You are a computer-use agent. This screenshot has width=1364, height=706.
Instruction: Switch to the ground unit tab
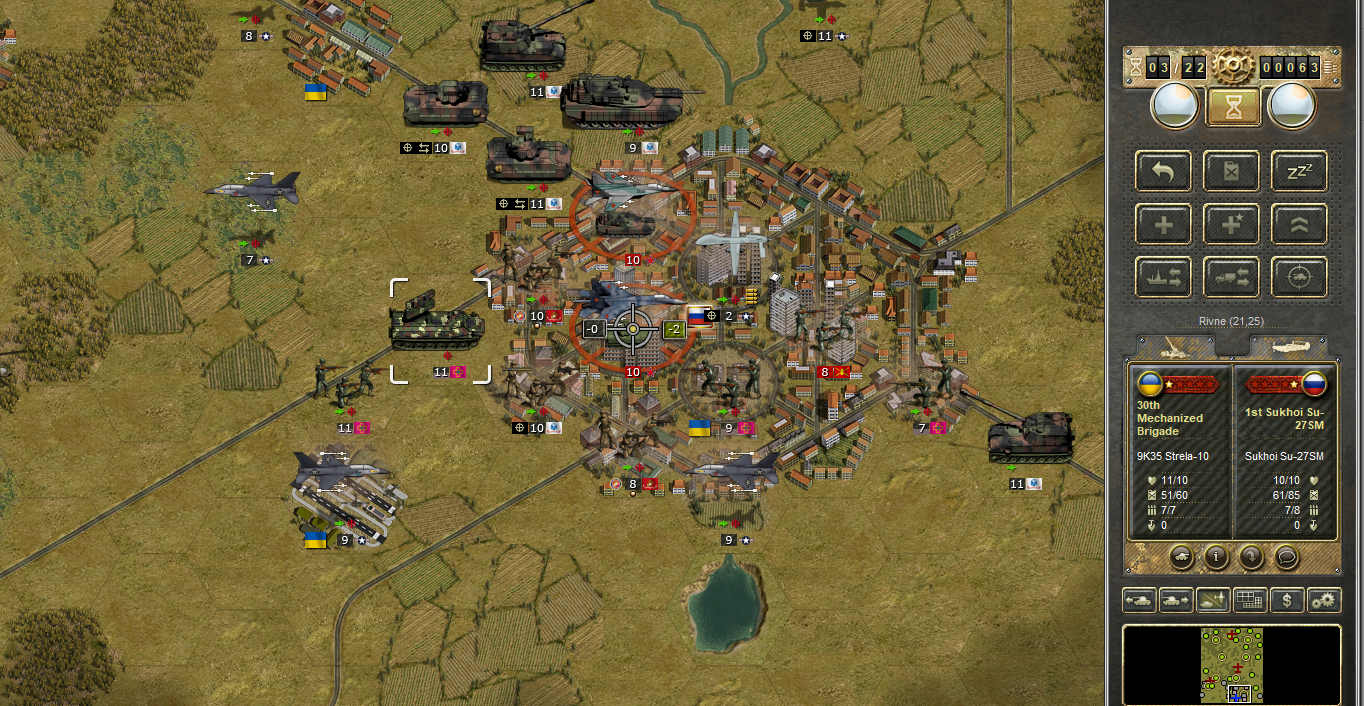click(x=1171, y=347)
